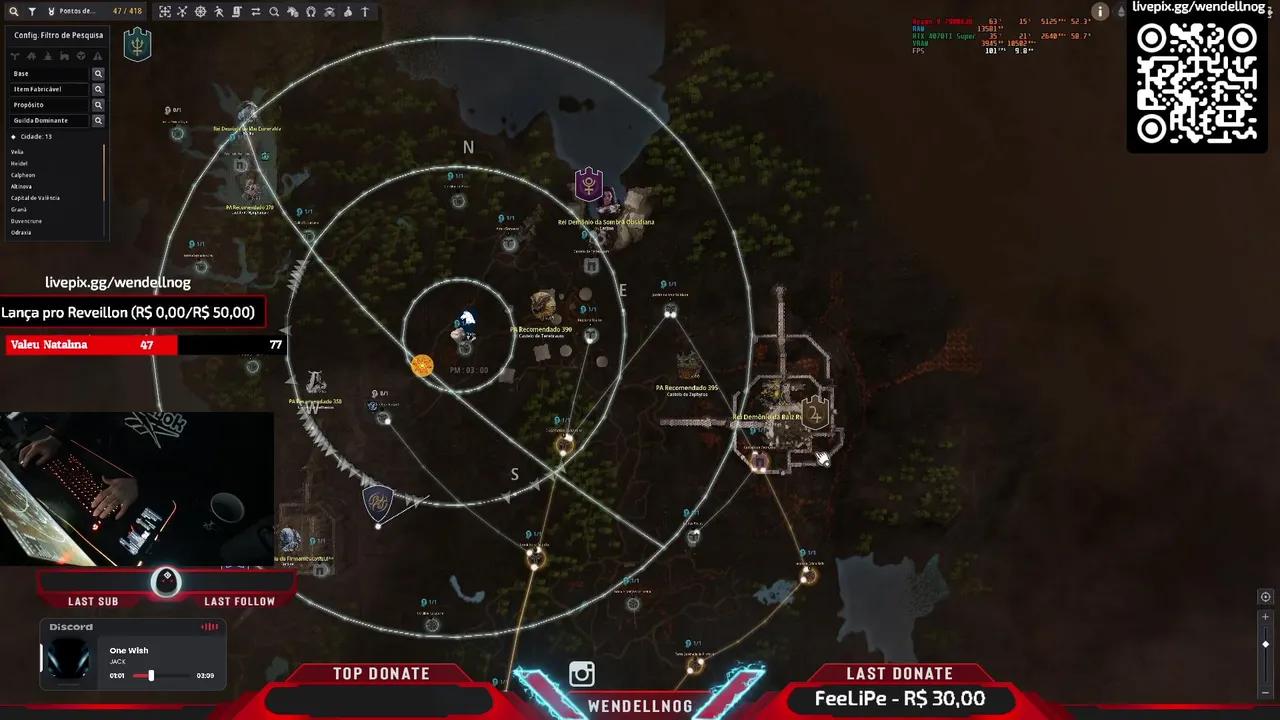Select the Propósito filter field
This screenshot has height=720, width=1280.
50,105
